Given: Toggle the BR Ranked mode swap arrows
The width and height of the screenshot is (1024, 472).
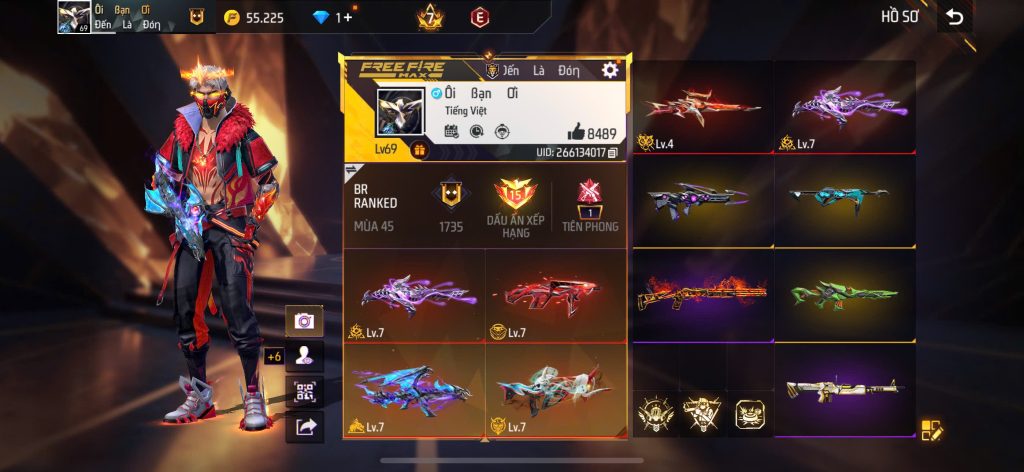Looking at the screenshot, I should pyautogui.click(x=352, y=169).
